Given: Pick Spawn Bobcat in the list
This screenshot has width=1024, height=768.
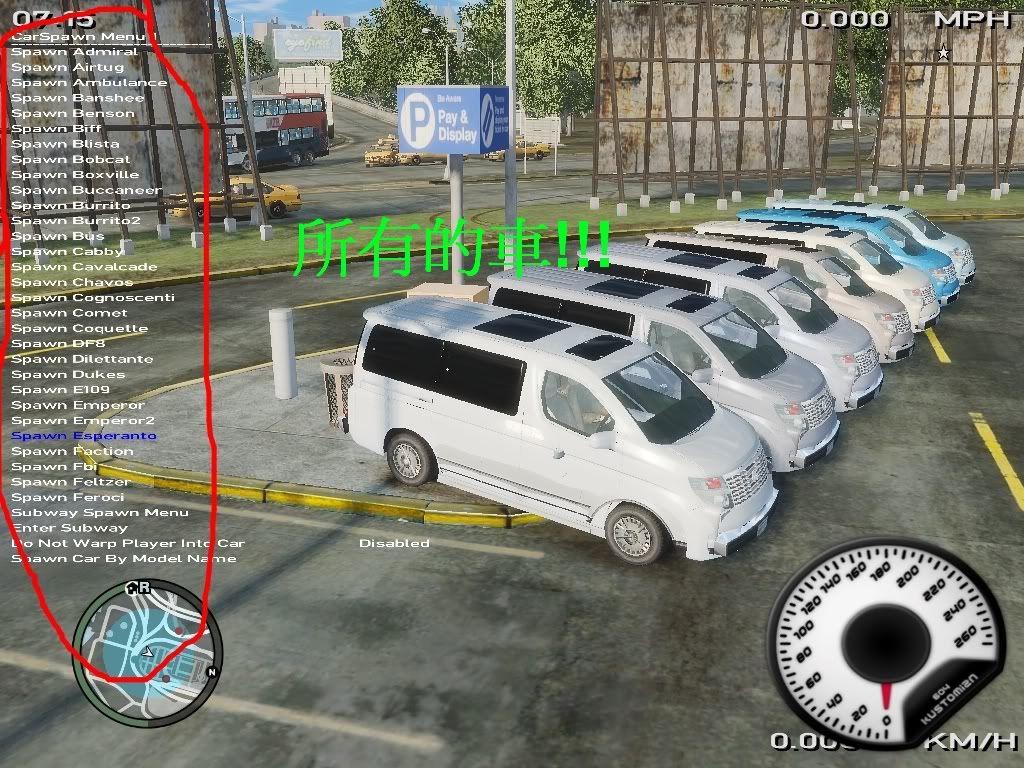Looking at the screenshot, I should pos(70,159).
